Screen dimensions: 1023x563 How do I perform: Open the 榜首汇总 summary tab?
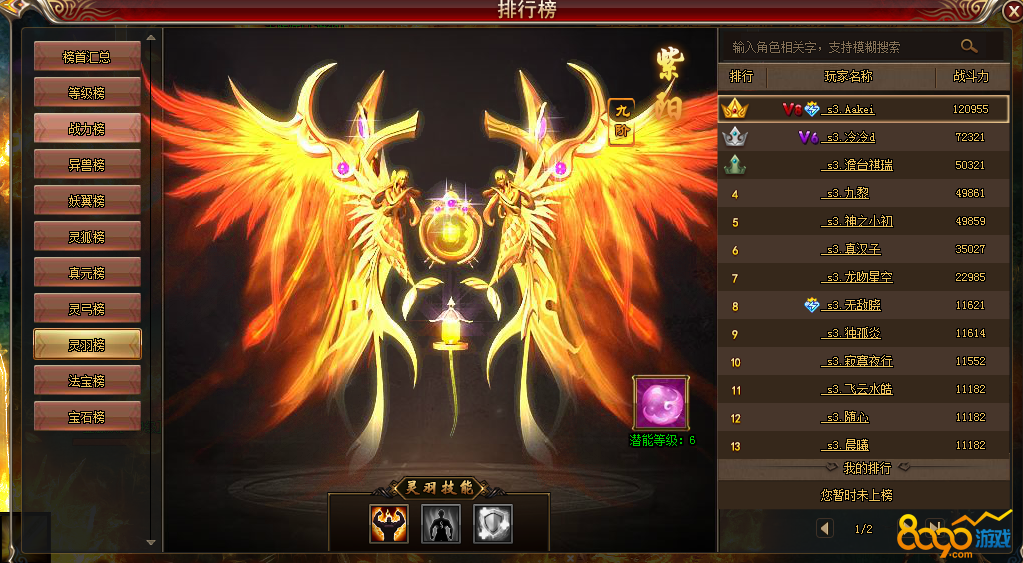[x=87, y=57]
